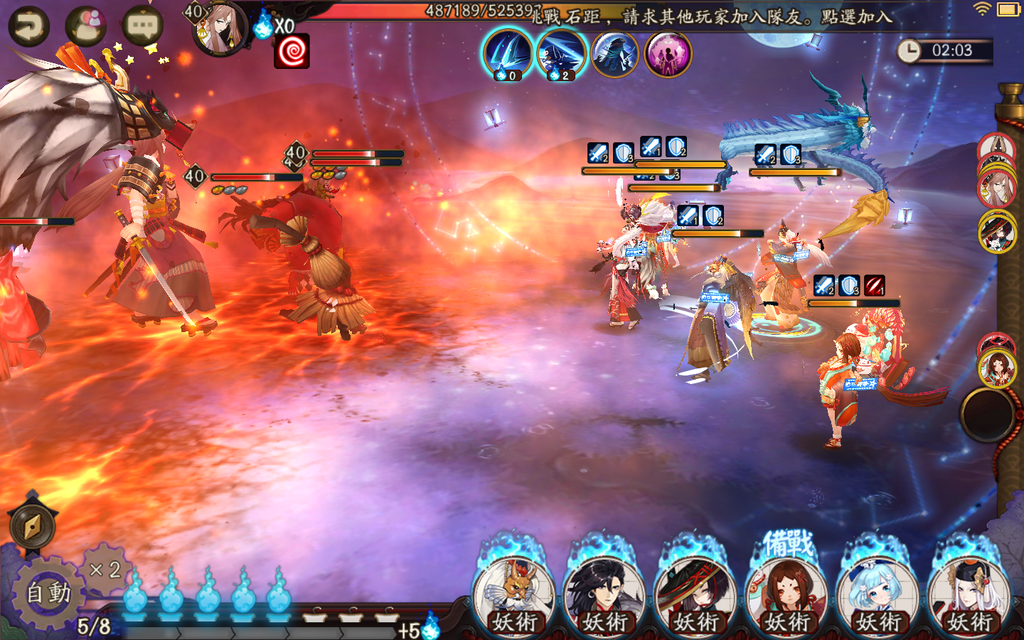Select the purple silhouette skill icon
This screenshot has height=640, width=1024.
[669, 53]
